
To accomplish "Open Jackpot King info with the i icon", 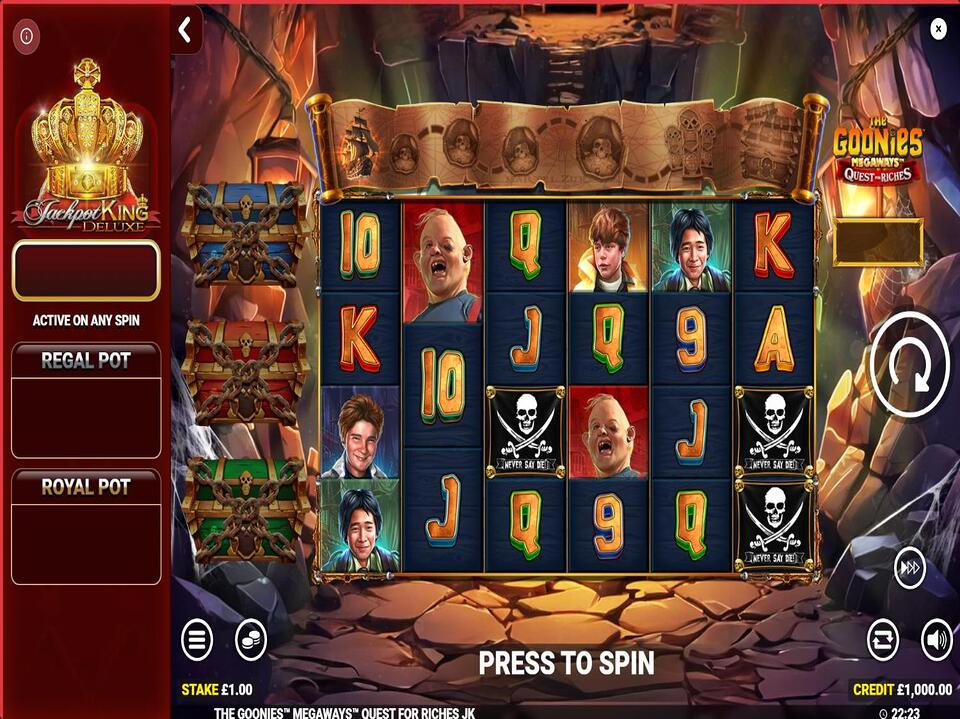I will [26, 38].
